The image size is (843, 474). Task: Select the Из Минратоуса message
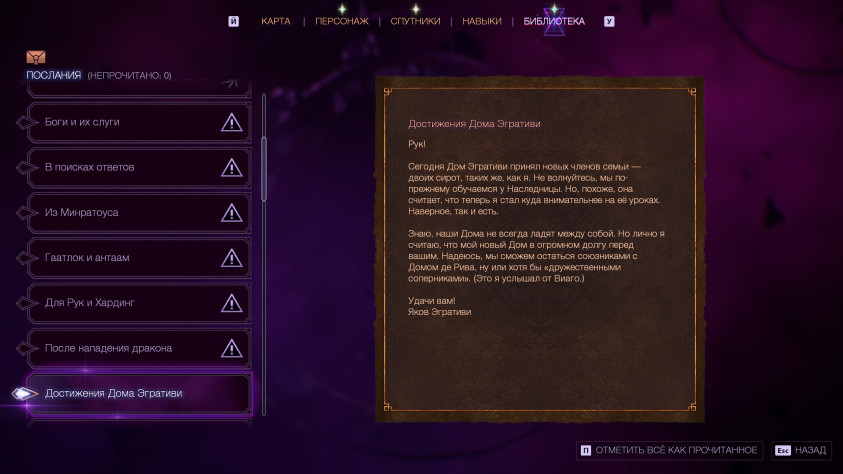click(138, 212)
